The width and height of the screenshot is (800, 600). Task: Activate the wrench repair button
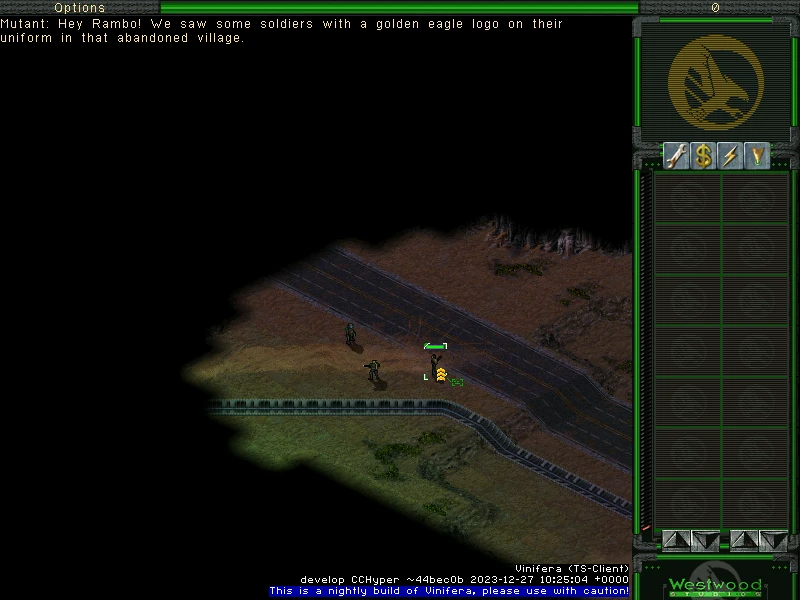tap(677, 156)
